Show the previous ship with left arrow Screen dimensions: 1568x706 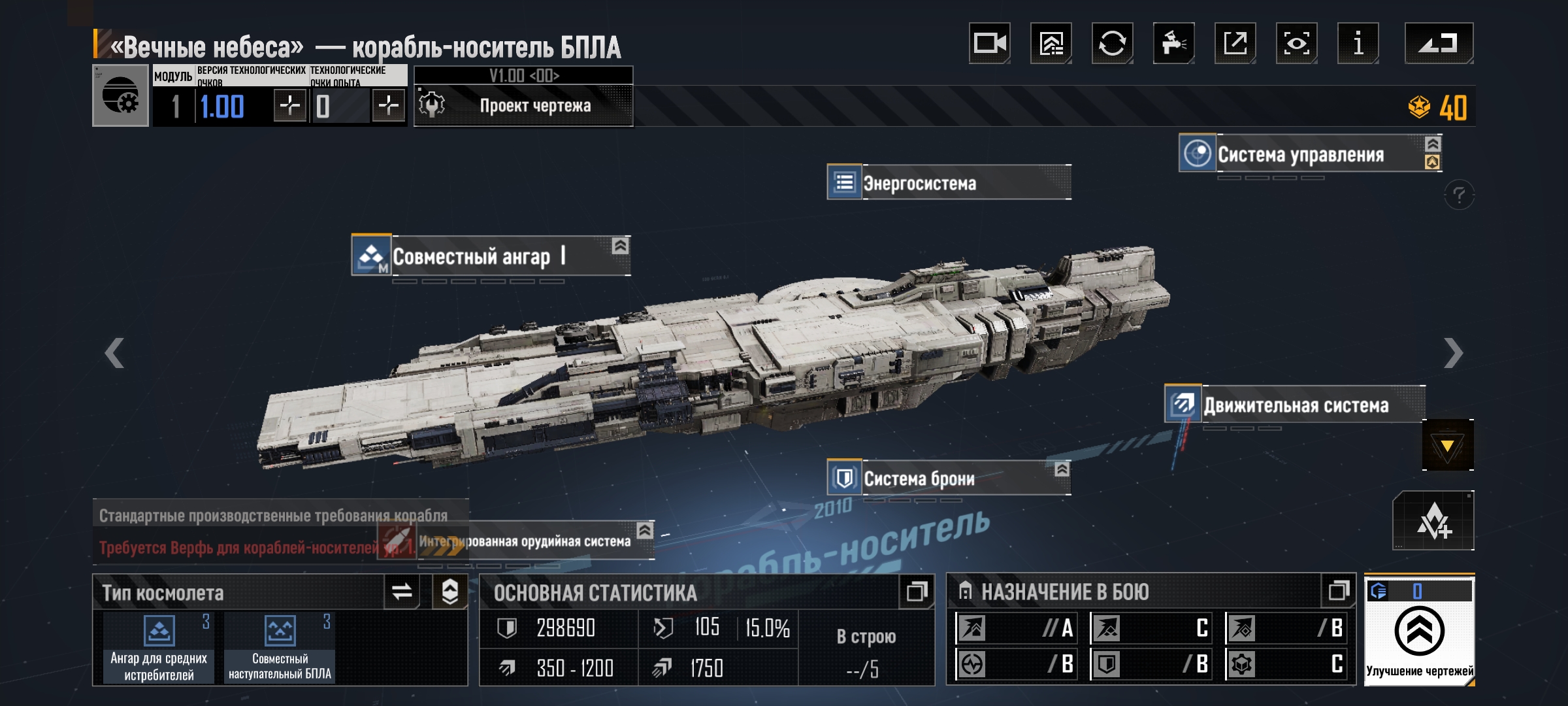pos(114,353)
